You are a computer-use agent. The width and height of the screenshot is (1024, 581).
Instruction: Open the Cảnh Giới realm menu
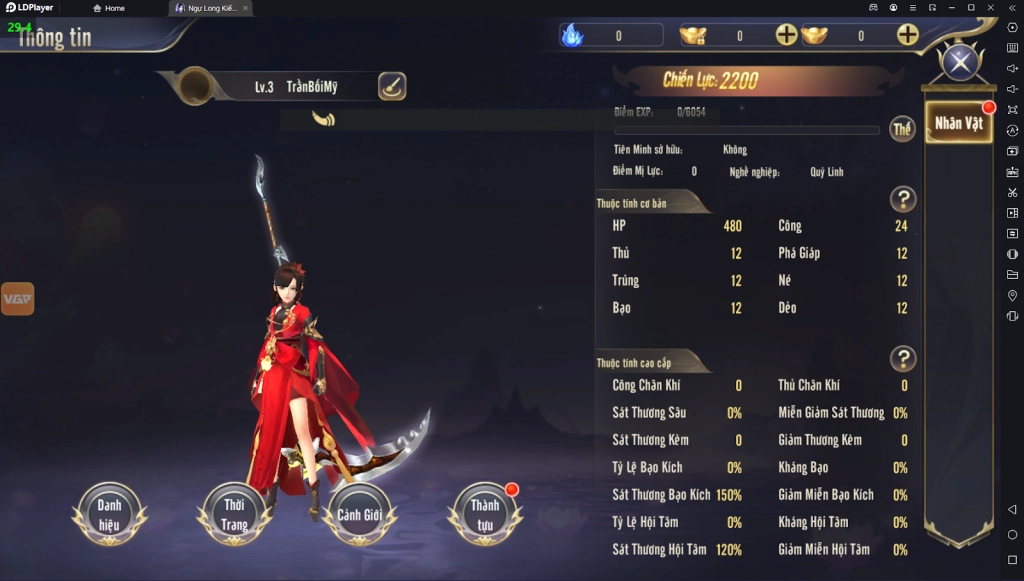pos(360,514)
